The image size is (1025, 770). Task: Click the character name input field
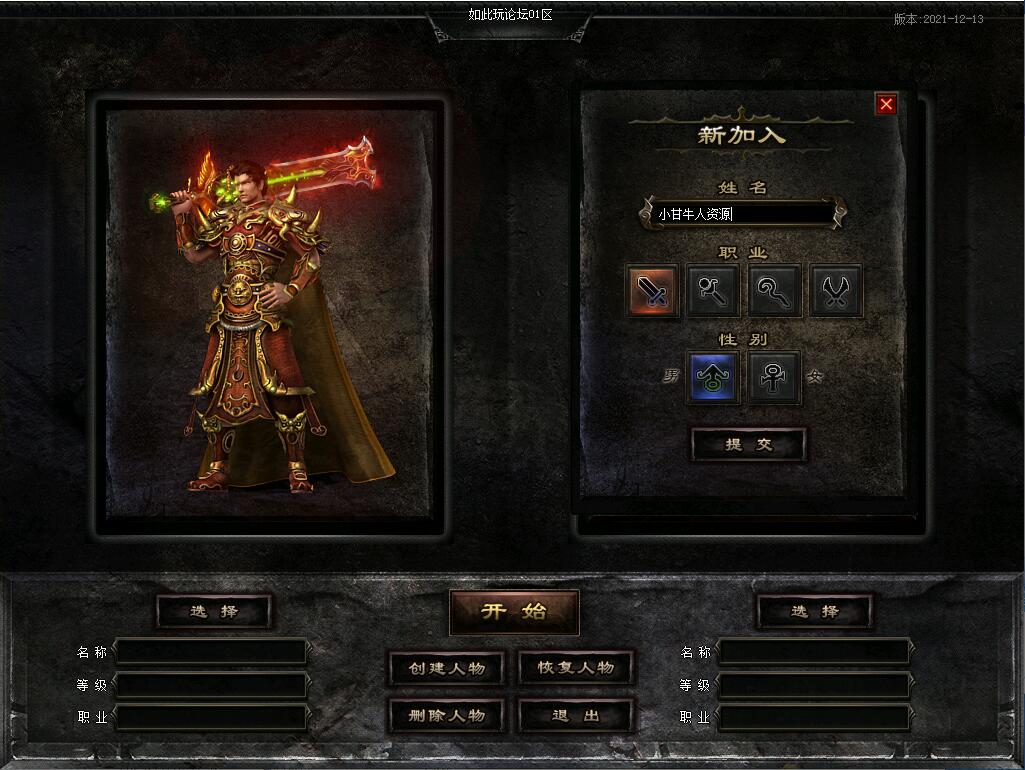click(741, 214)
